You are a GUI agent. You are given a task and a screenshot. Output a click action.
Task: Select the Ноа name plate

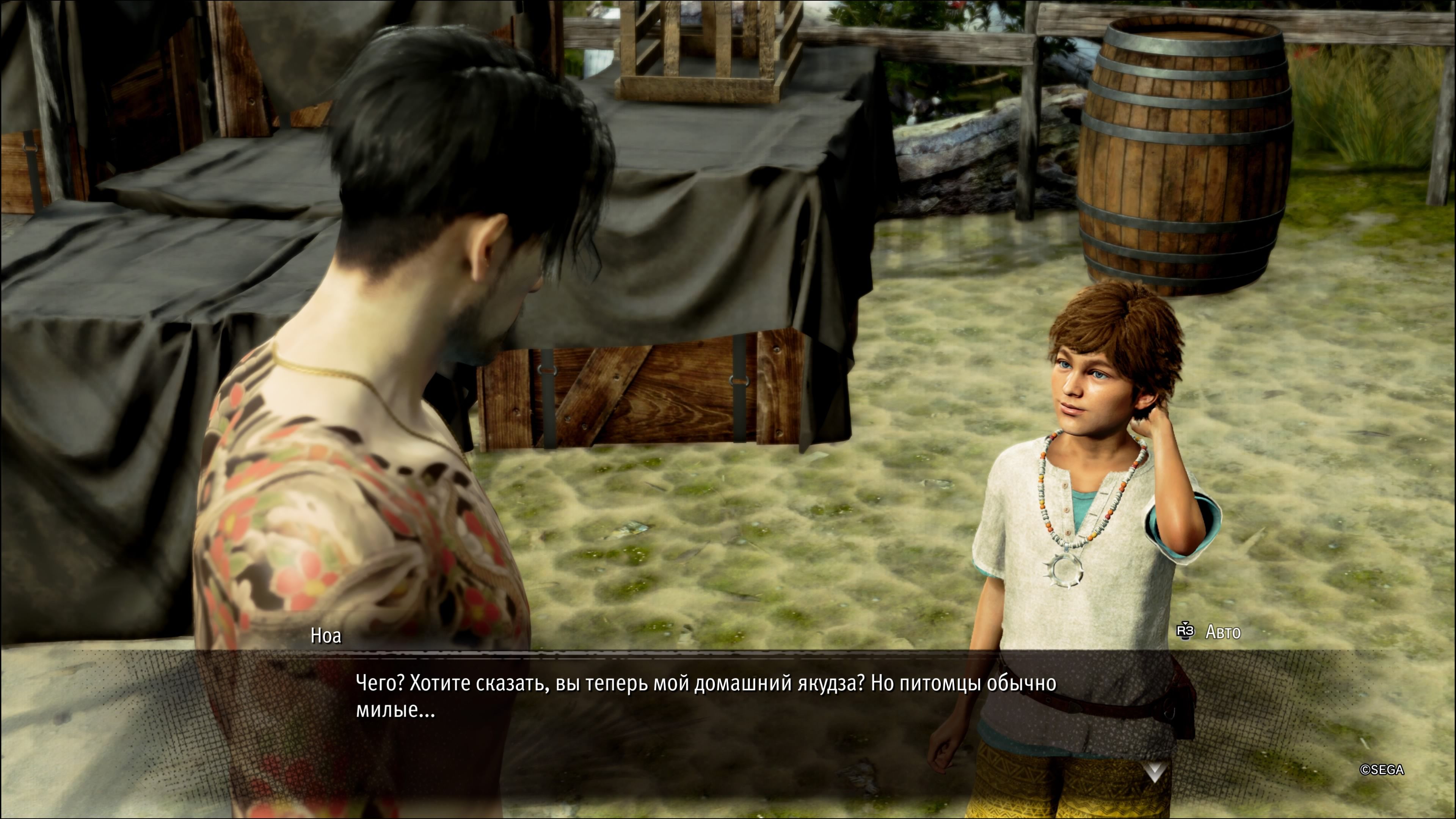point(326,635)
